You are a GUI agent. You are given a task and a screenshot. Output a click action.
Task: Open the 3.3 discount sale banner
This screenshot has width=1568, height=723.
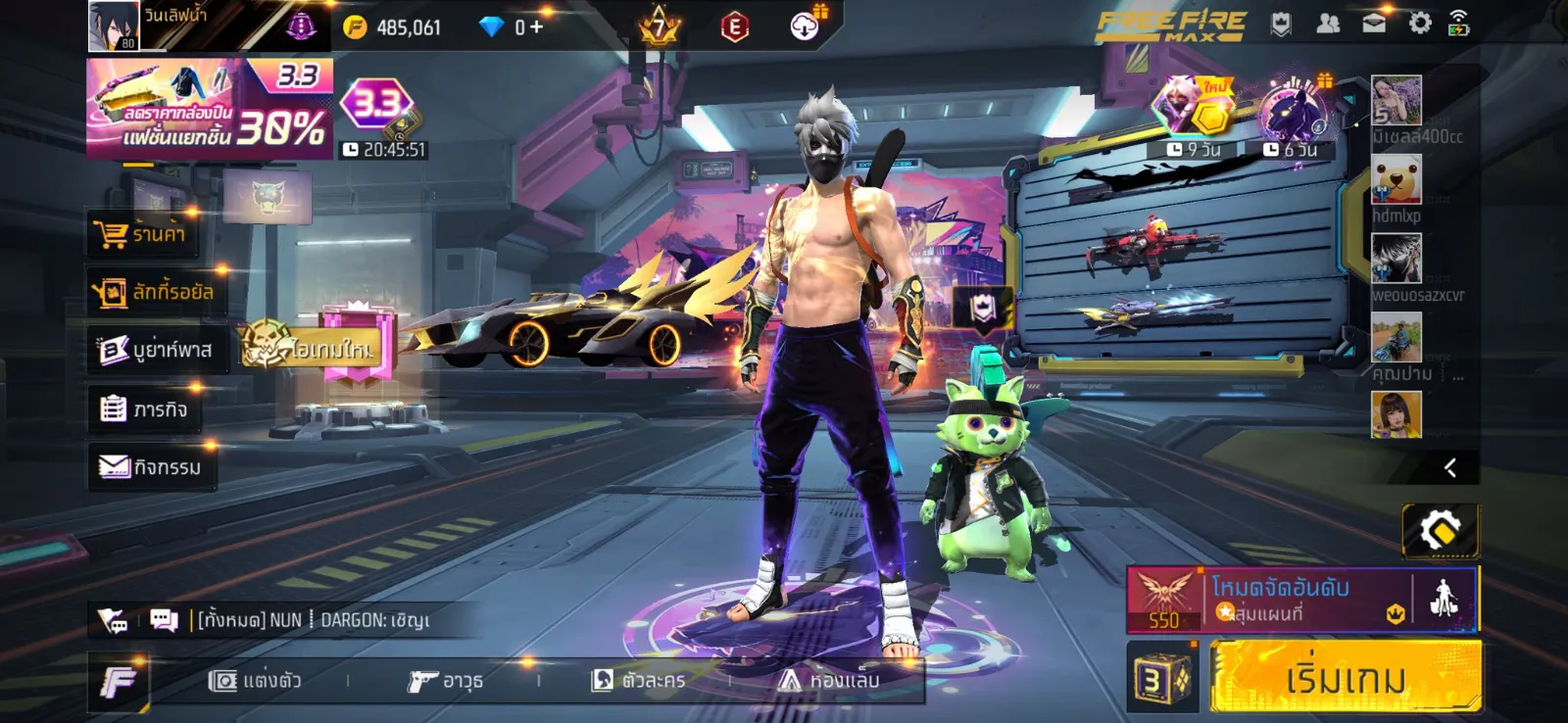pyautogui.click(x=210, y=108)
